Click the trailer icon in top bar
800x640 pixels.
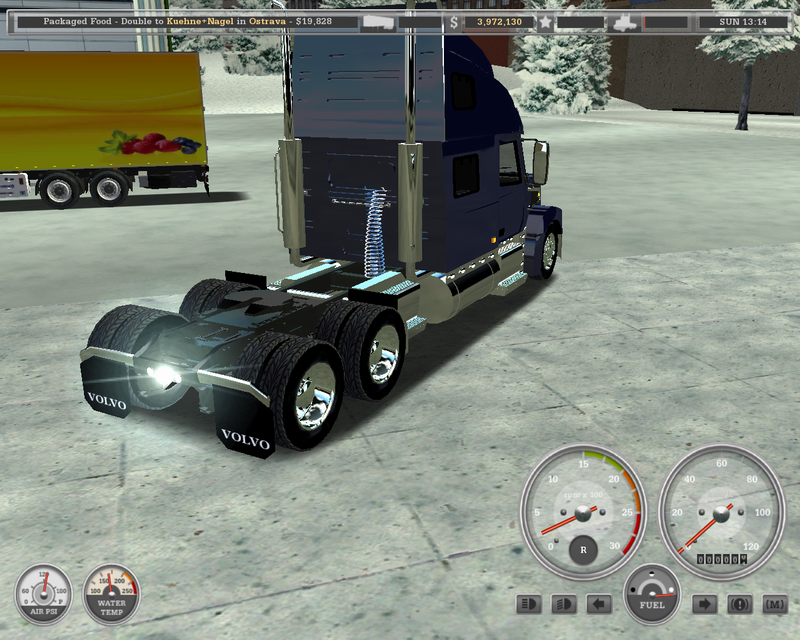(x=377, y=21)
